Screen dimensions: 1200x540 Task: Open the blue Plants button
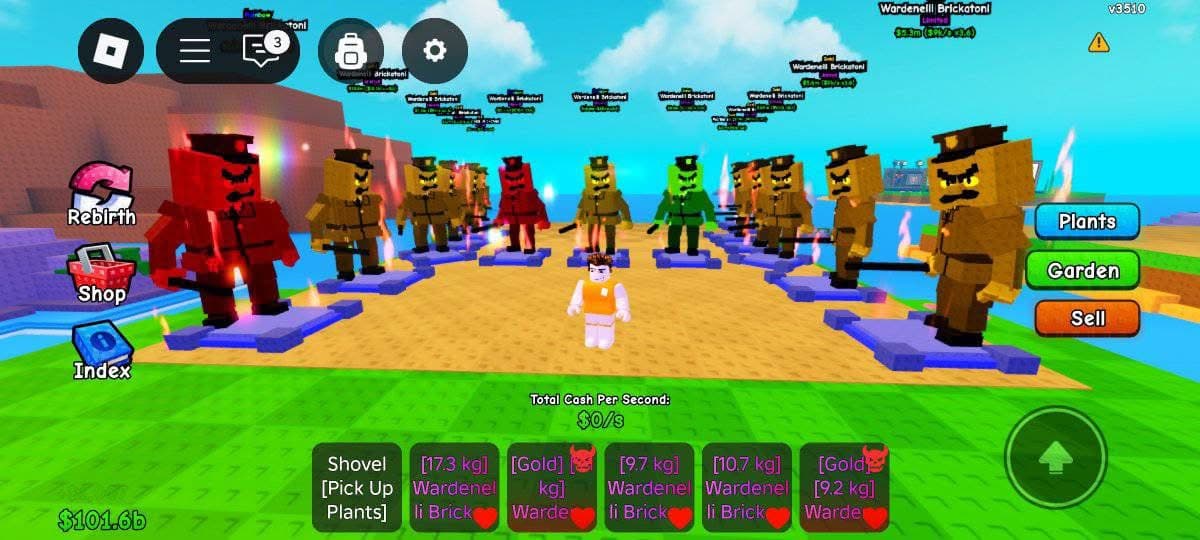[1087, 221]
